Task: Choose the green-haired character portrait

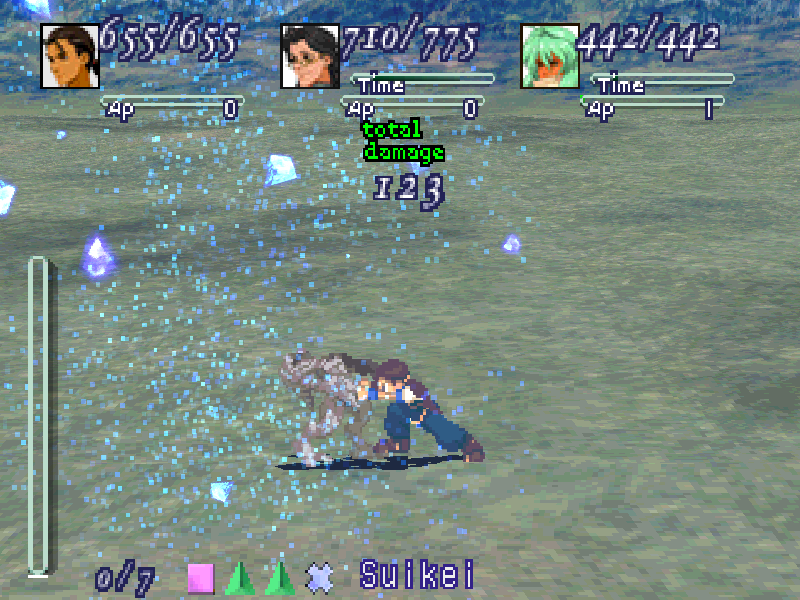Action: coord(550,57)
